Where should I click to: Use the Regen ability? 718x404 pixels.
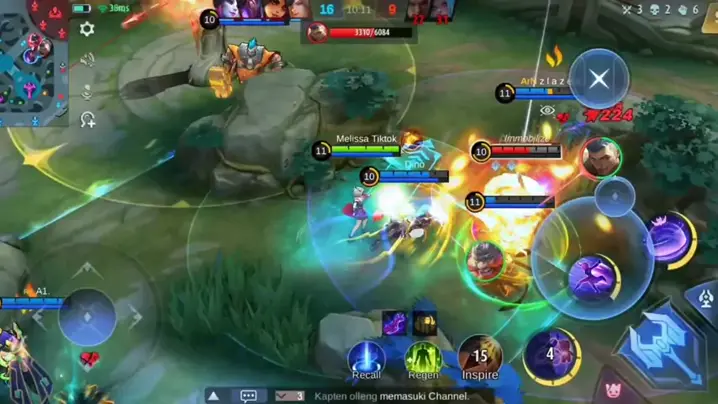(x=423, y=358)
